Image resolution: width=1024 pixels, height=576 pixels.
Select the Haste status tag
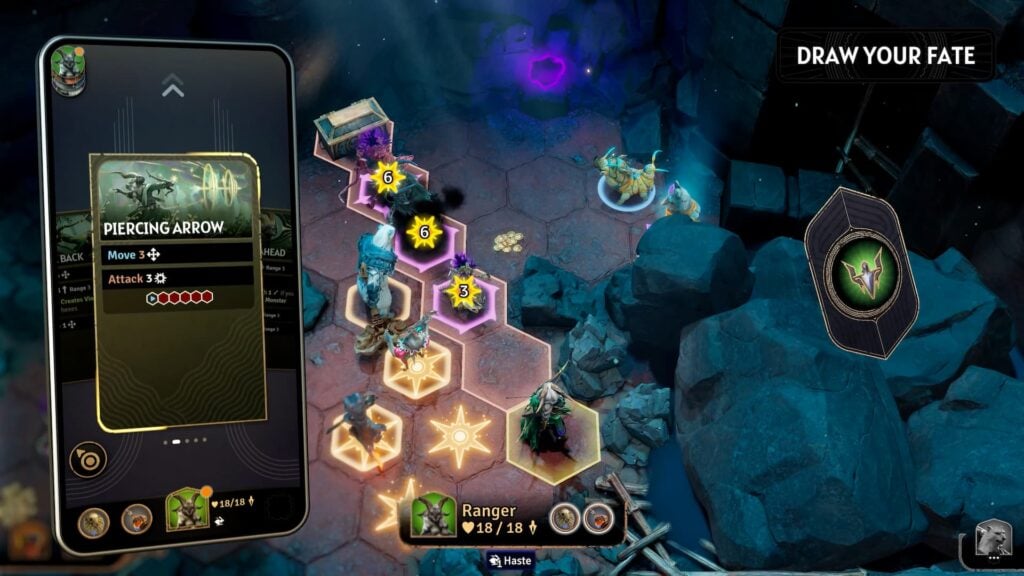513,560
